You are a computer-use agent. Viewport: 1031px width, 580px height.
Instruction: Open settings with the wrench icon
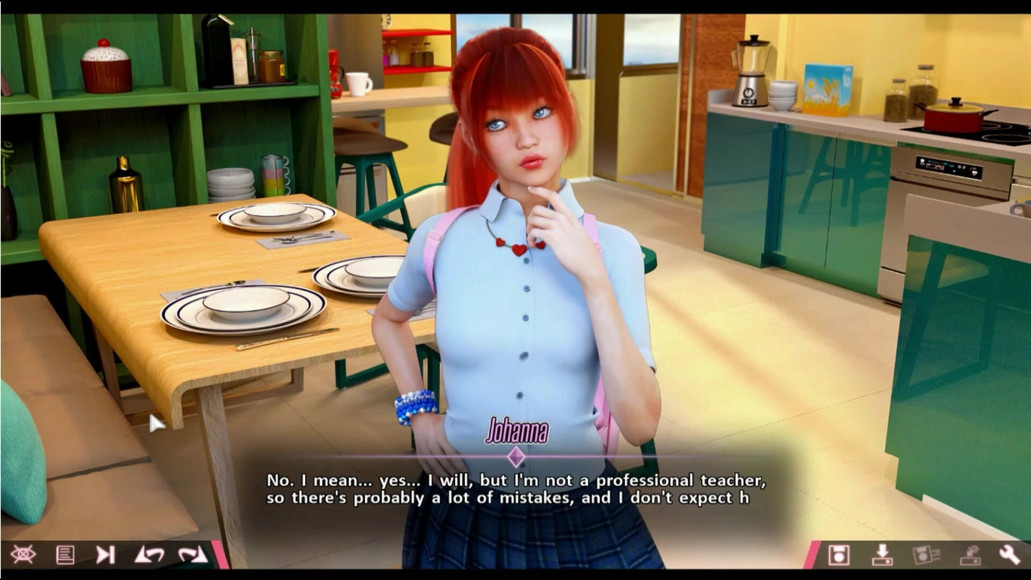[1008, 554]
